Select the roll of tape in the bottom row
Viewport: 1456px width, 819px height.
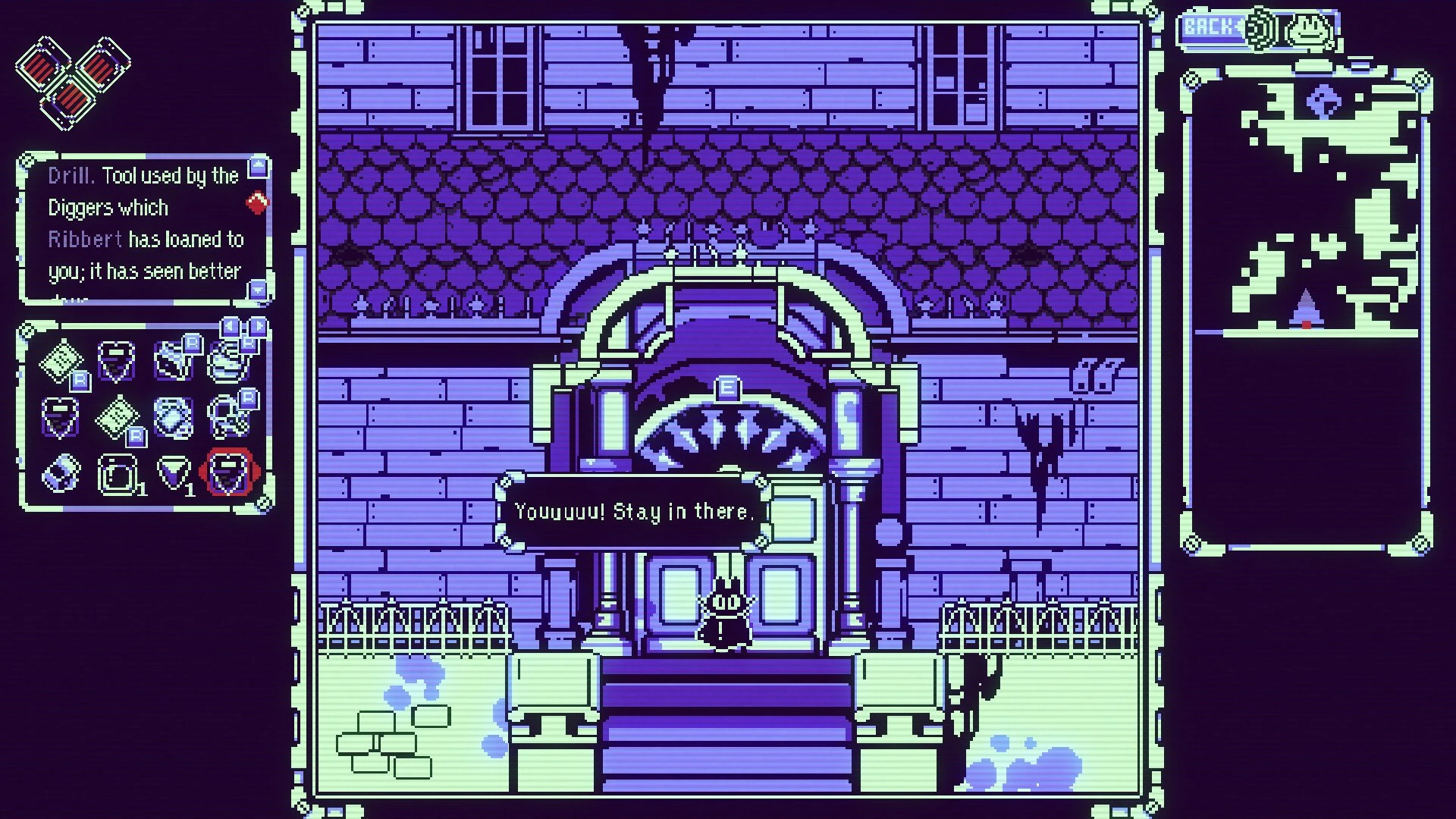61,474
